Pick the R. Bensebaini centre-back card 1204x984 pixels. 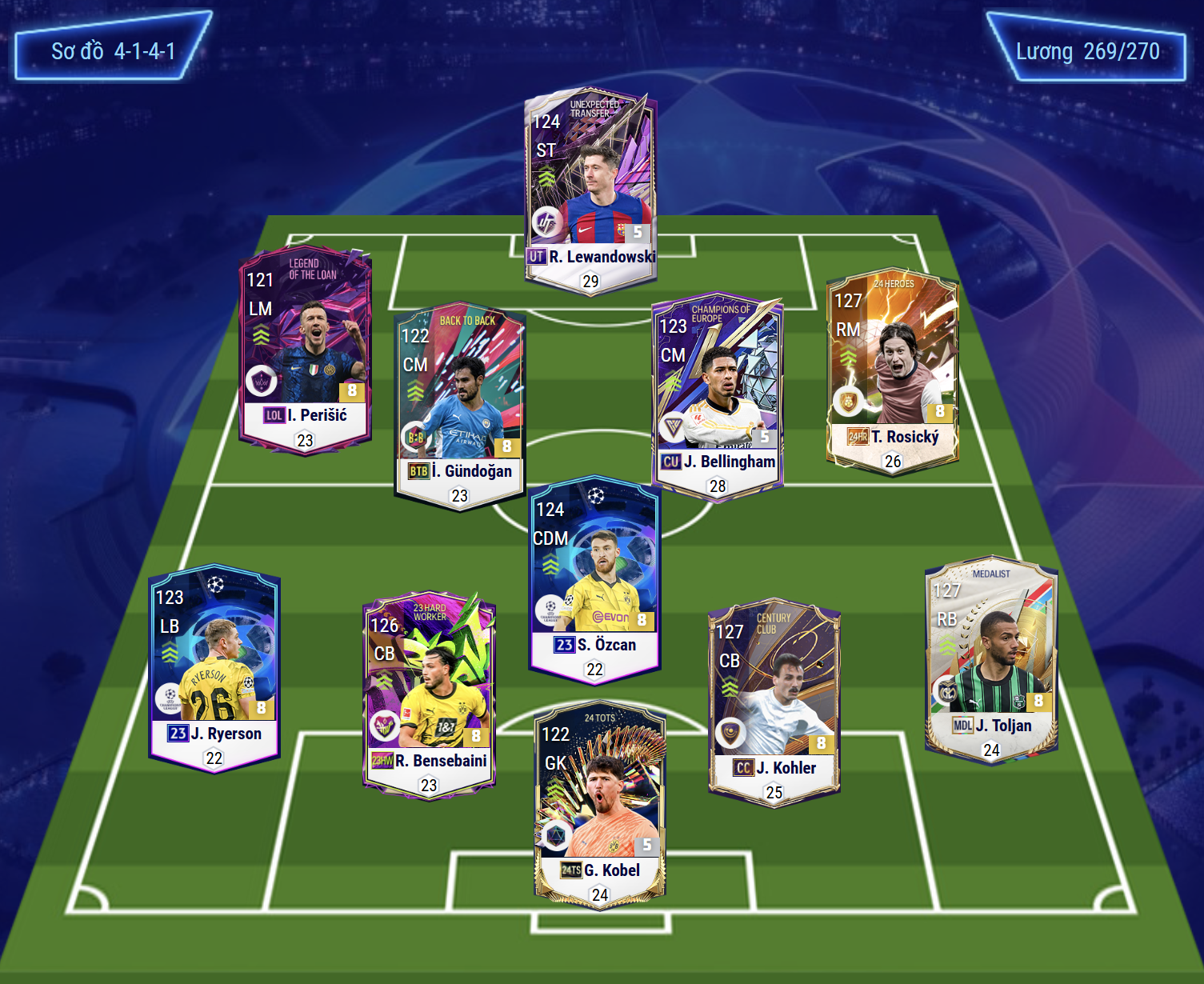point(429,694)
